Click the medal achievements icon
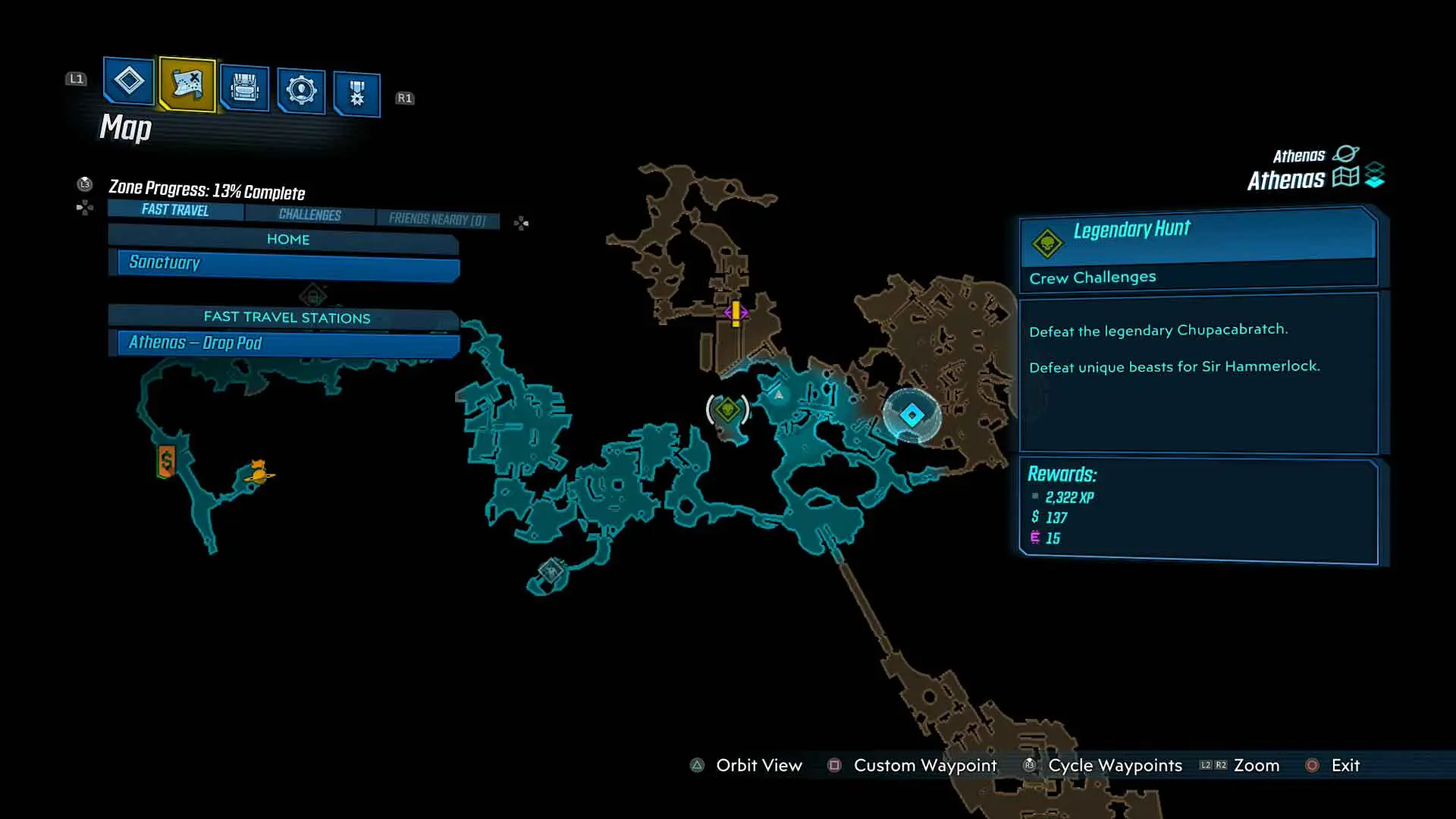Viewport: 1456px width, 819px height. pos(356,91)
